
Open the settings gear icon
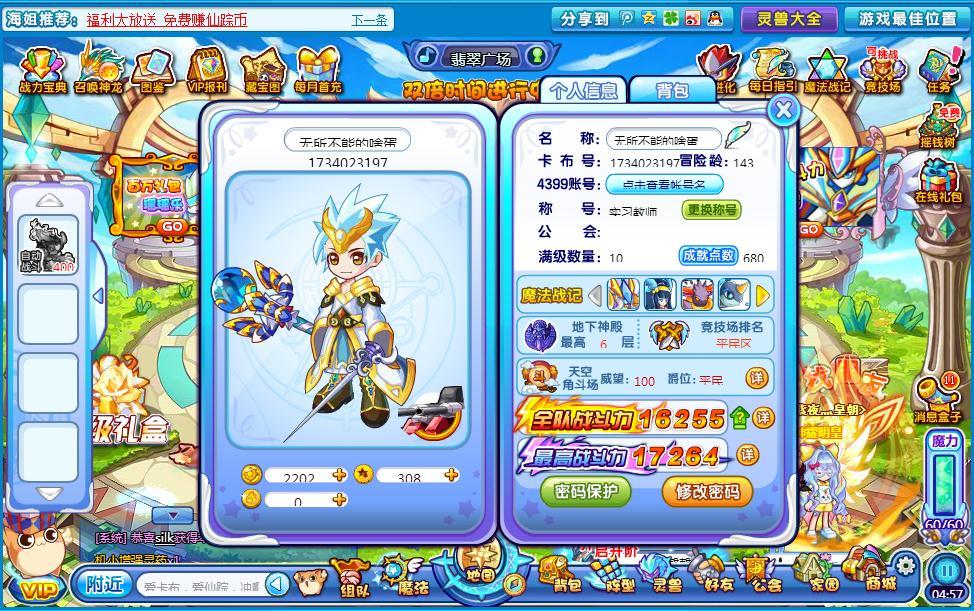coord(905,563)
